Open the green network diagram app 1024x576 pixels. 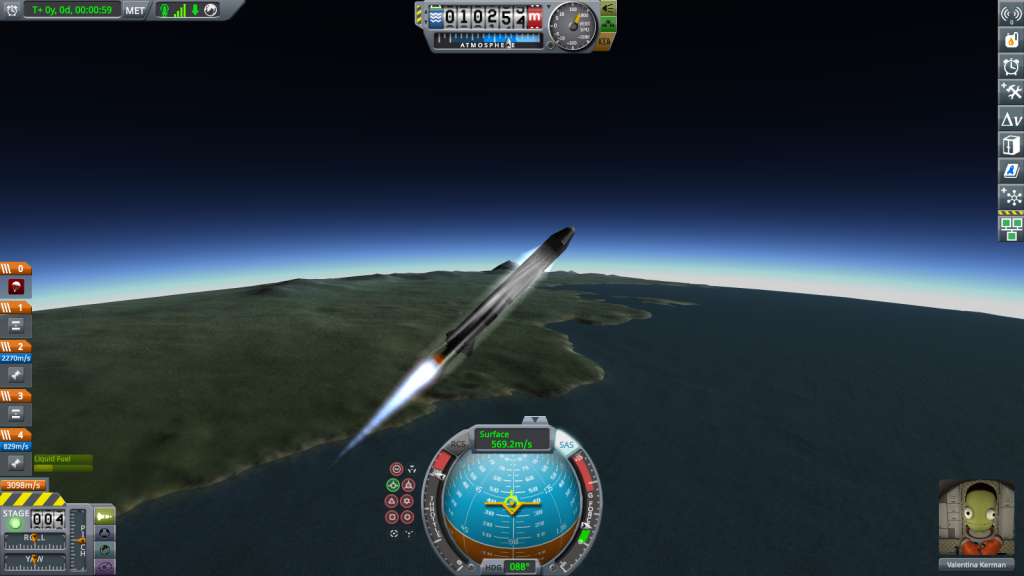pyautogui.click(x=1011, y=229)
